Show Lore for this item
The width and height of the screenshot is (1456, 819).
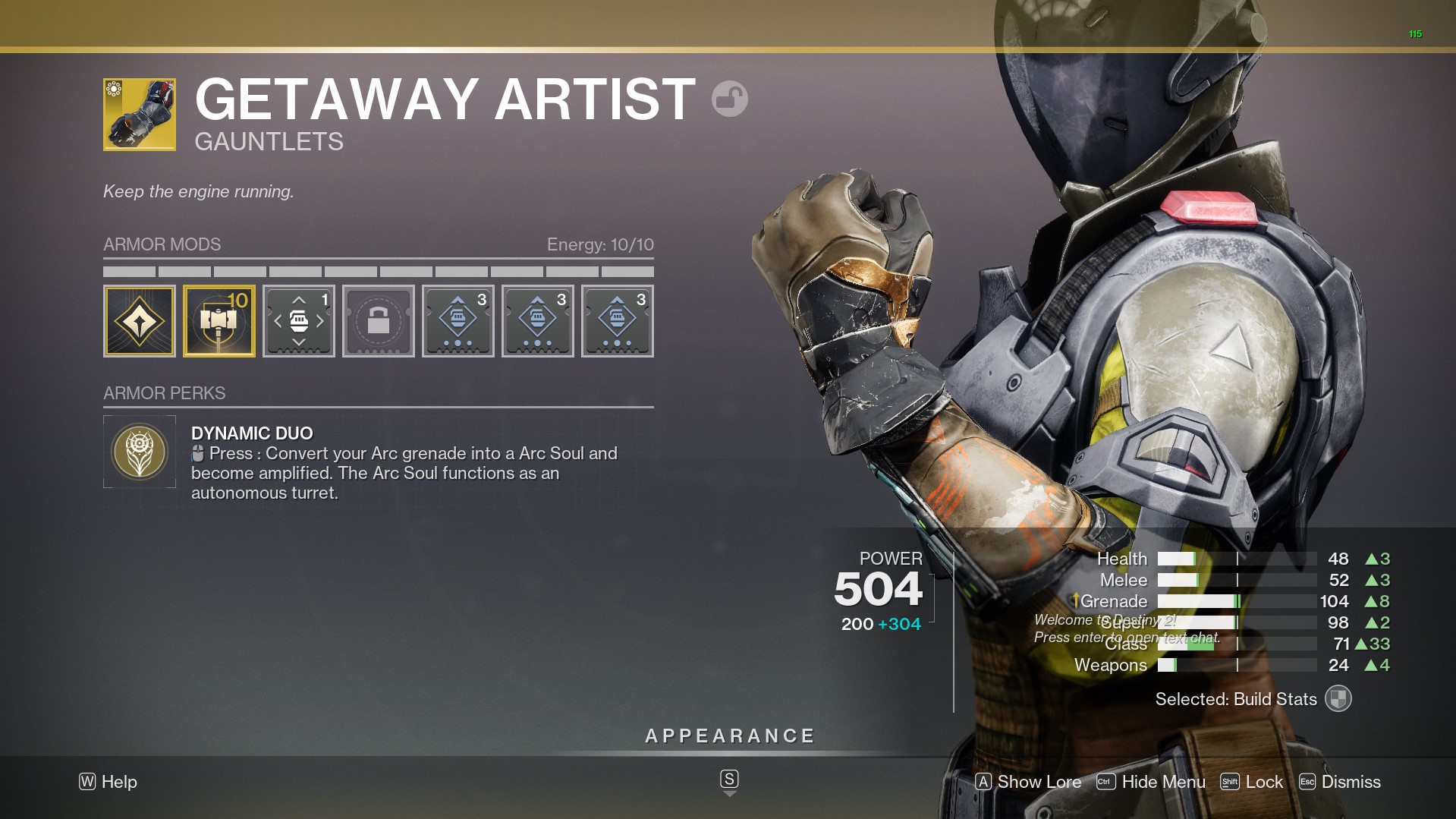(1028, 782)
